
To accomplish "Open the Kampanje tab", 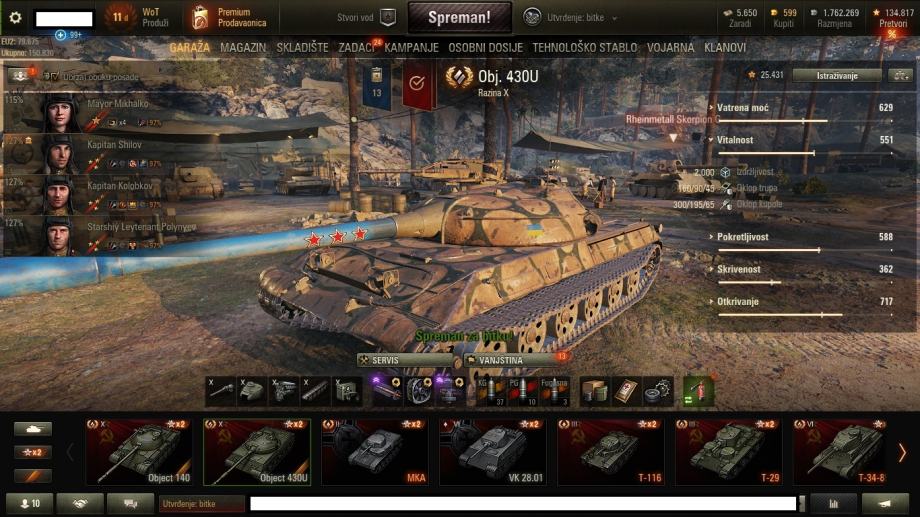I will coord(411,47).
